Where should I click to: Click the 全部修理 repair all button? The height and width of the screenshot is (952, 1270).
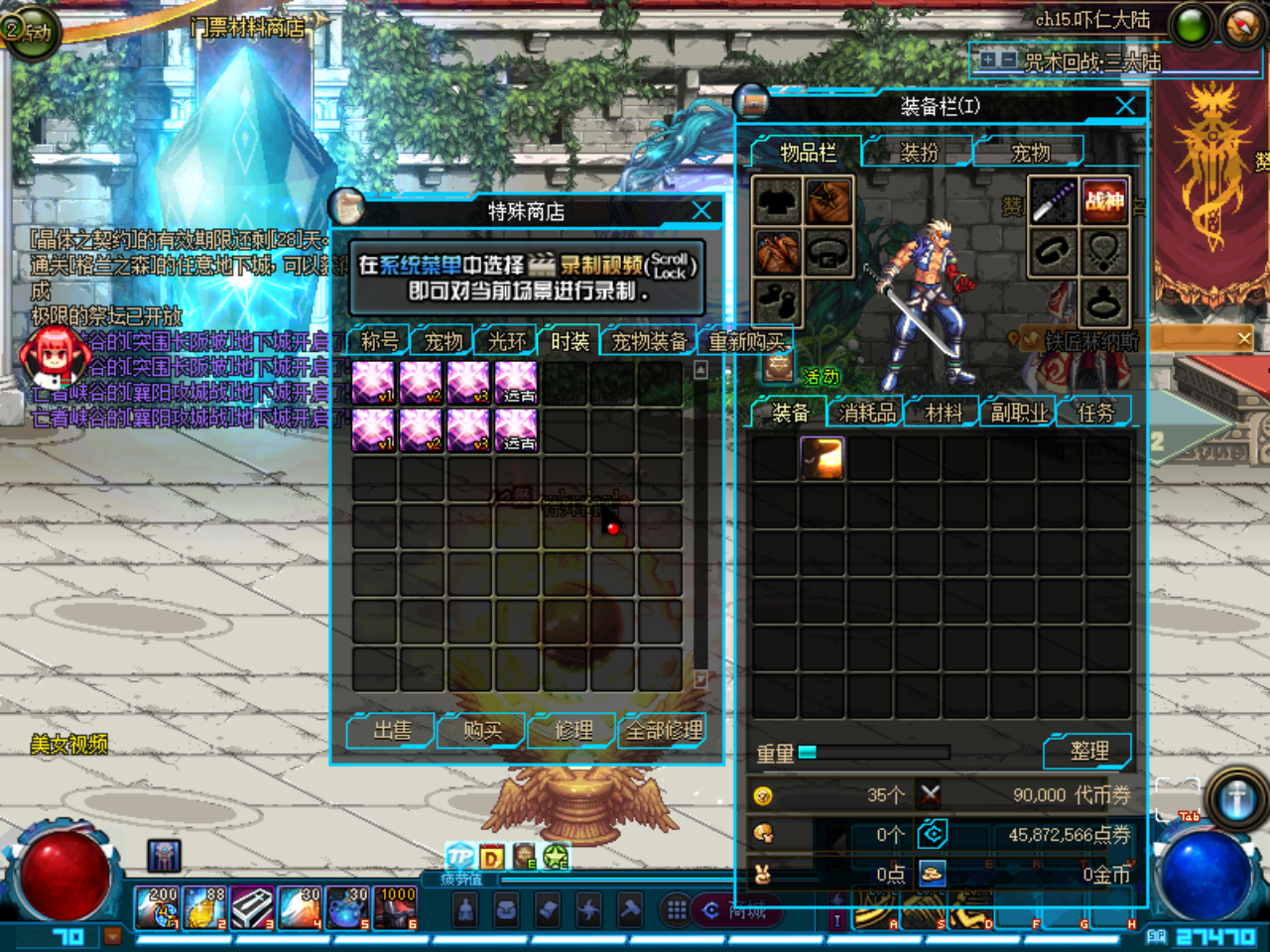(x=663, y=730)
